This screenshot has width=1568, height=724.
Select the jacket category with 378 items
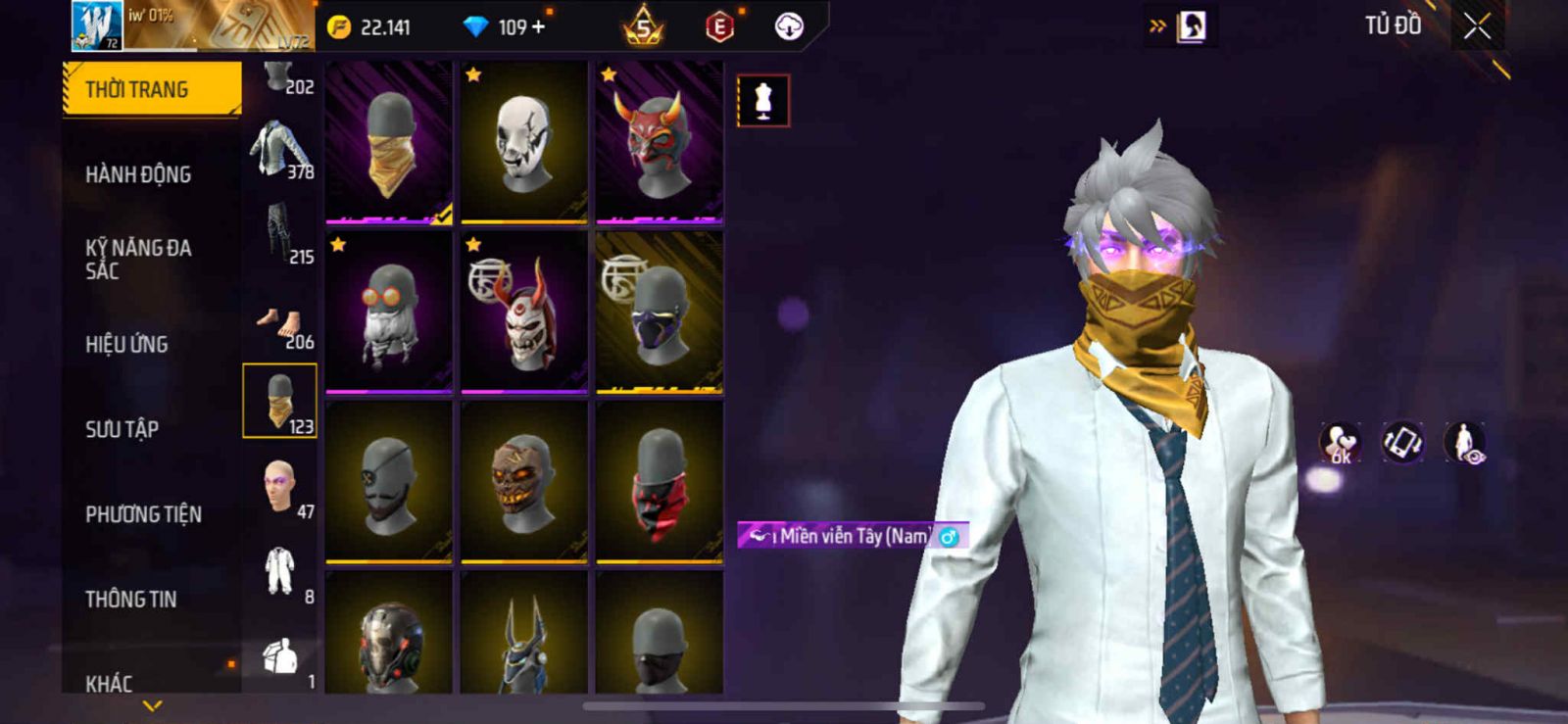point(279,150)
